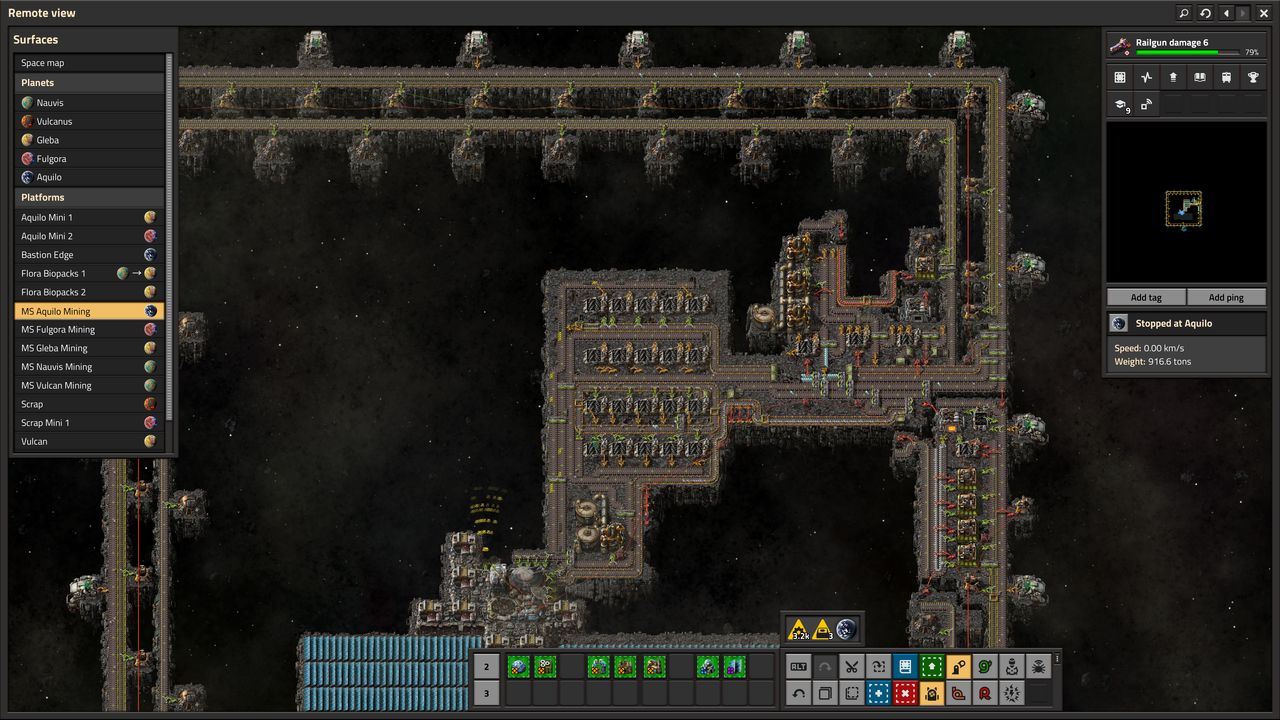Open the Space map entry
Viewport: 1280px width, 720px height.
90,63
